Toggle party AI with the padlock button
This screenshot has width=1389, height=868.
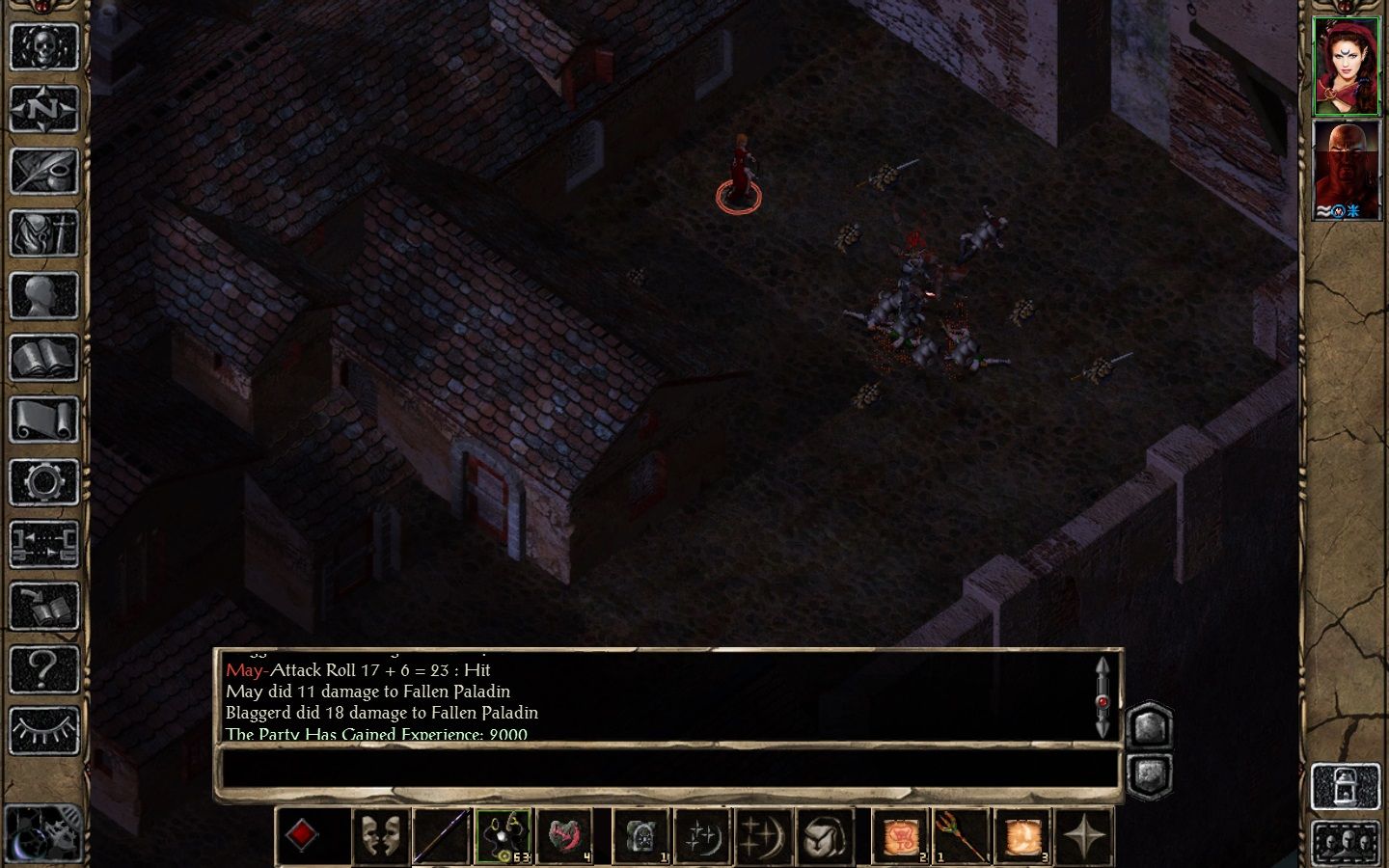click(x=1346, y=786)
